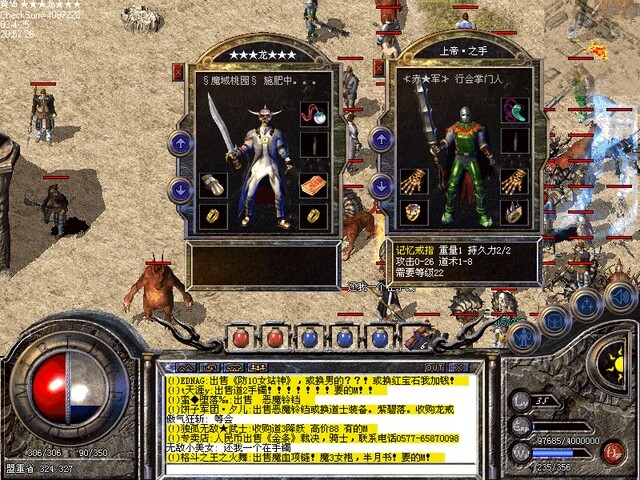Select the red book item on ★★★龙★★★ character
The width and height of the screenshot is (640, 480).
(x=313, y=185)
